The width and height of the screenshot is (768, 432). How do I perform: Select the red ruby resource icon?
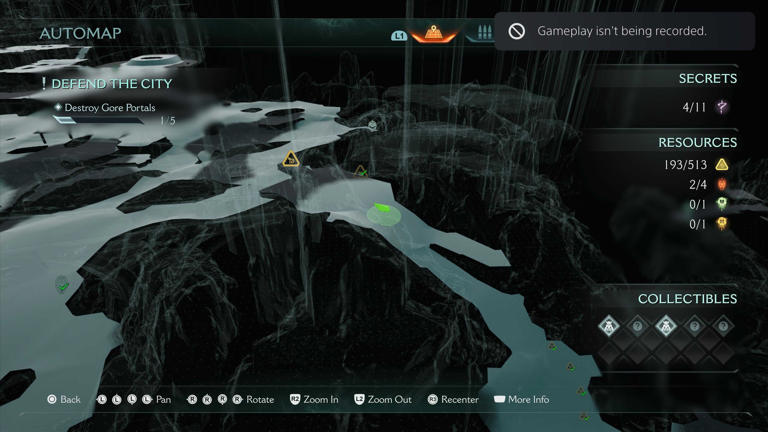point(722,185)
